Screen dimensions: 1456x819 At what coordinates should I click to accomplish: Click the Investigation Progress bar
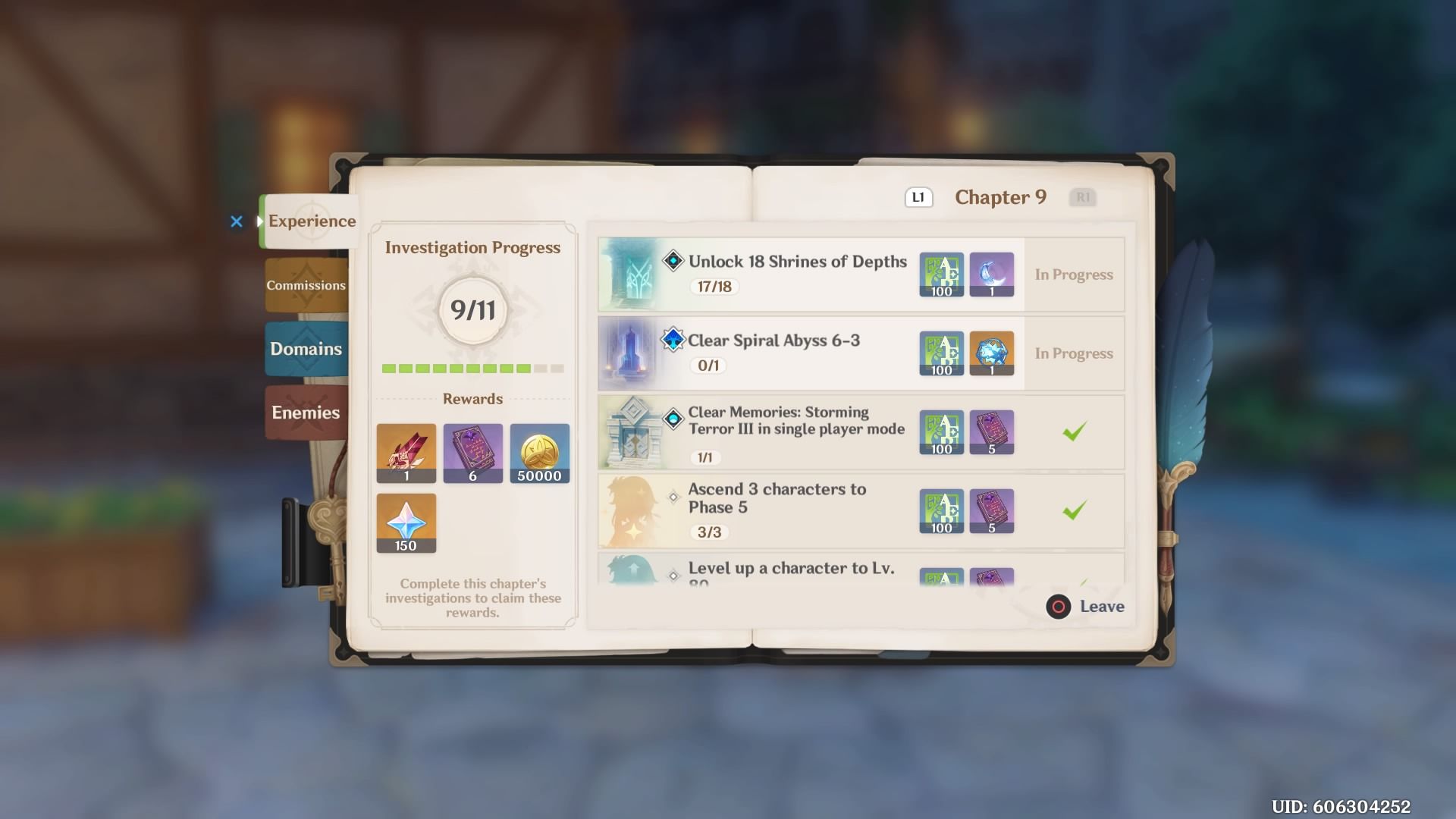[x=472, y=368]
